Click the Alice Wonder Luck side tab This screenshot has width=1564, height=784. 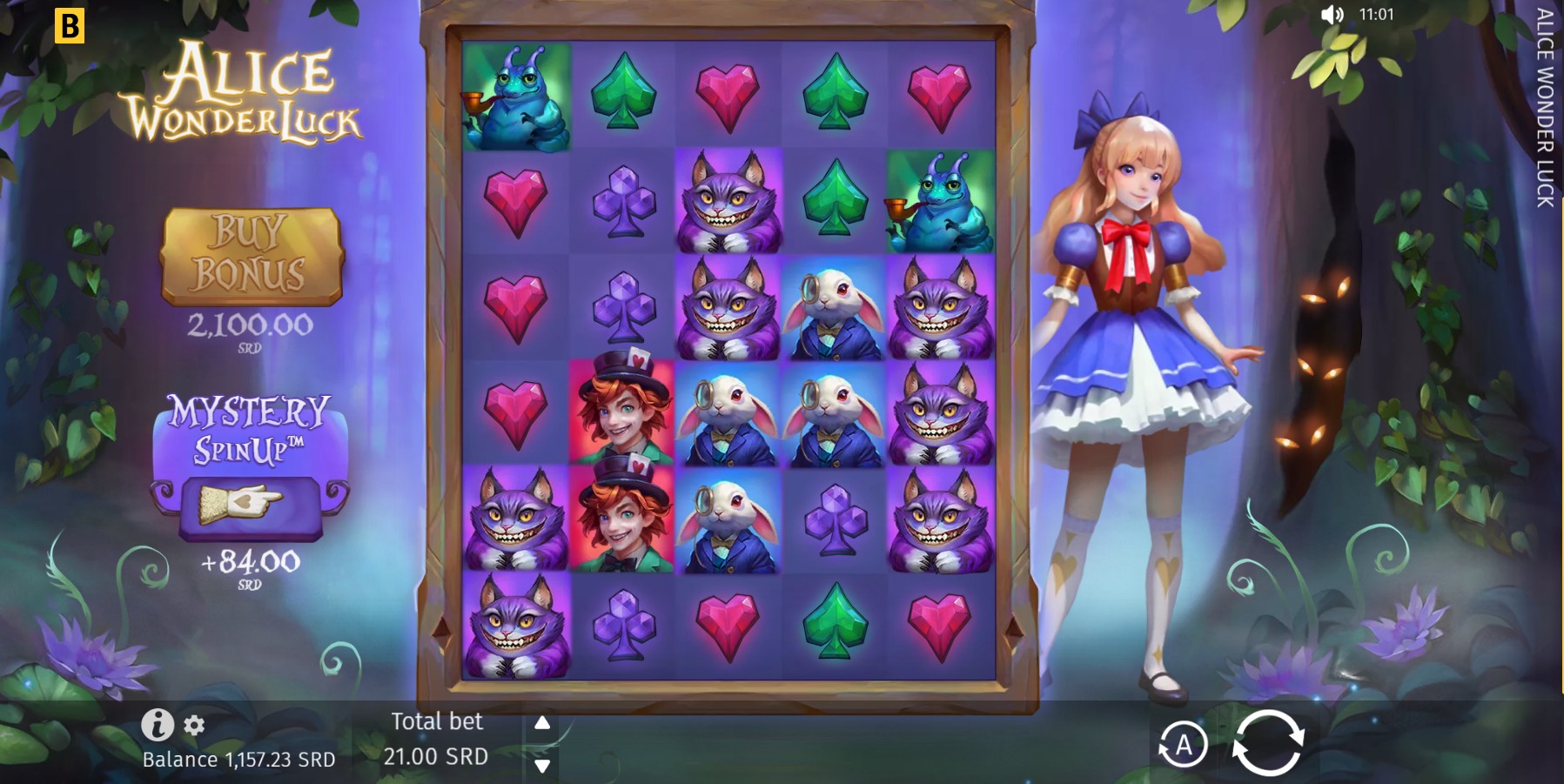tap(1543, 113)
